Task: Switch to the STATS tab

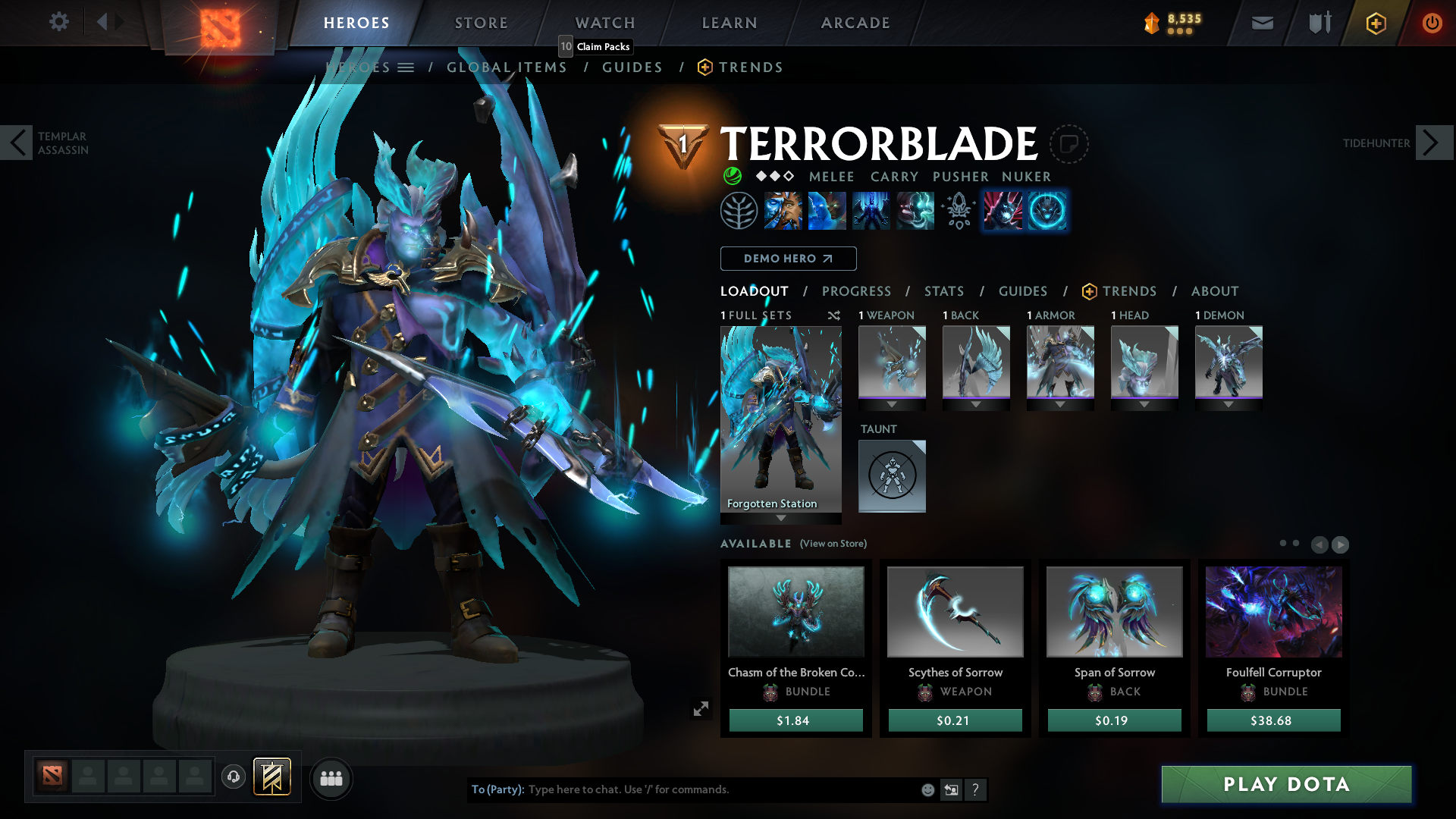Action: (943, 290)
